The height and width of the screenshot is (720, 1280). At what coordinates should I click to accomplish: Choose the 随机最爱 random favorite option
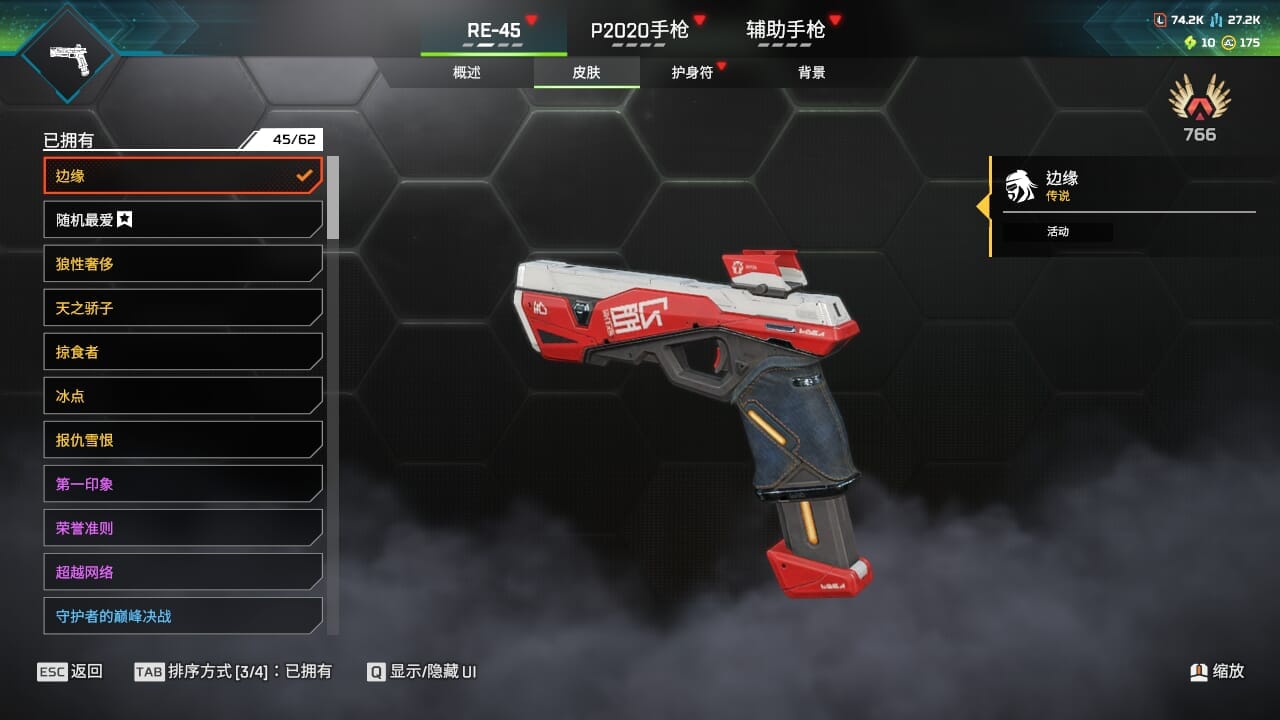[183, 220]
